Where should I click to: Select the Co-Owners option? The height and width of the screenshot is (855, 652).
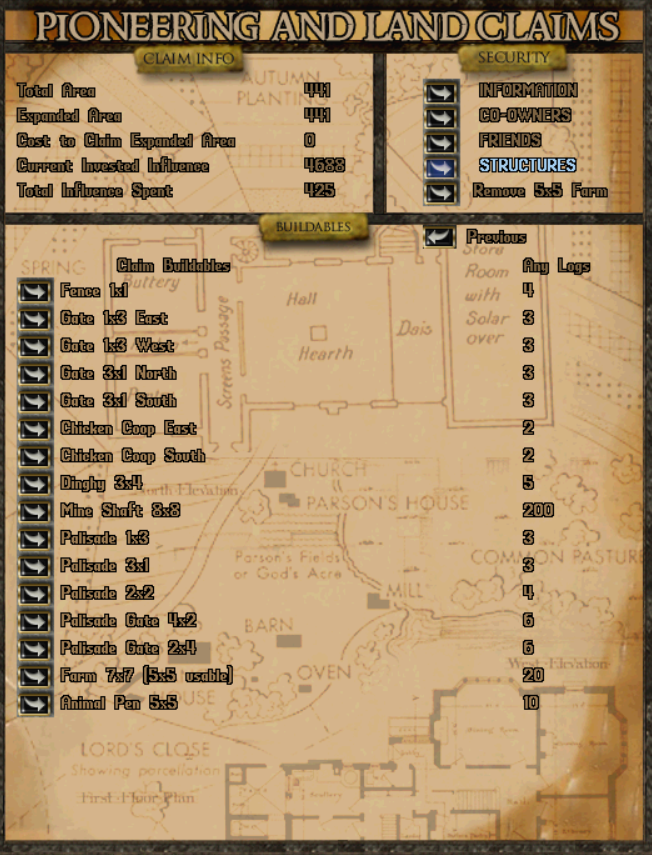tap(441, 117)
